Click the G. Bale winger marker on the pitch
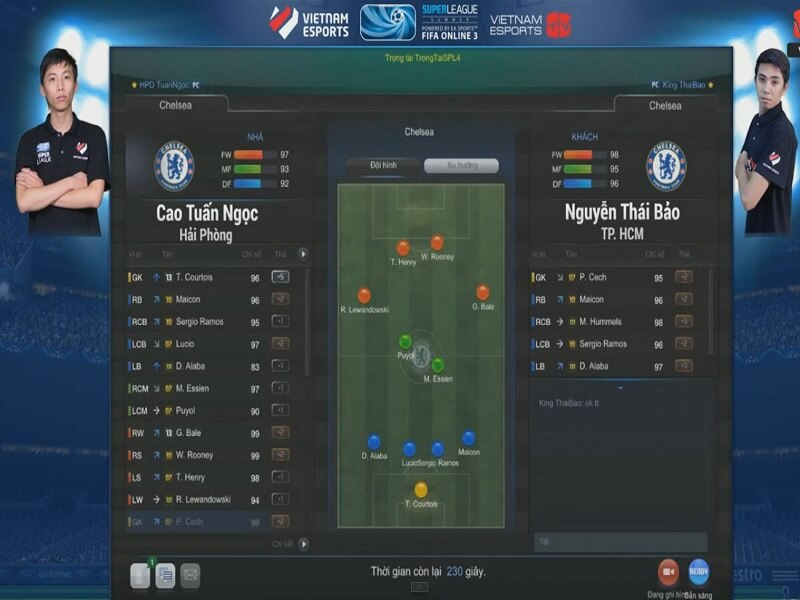Viewport: 800px width, 600px height. click(483, 293)
